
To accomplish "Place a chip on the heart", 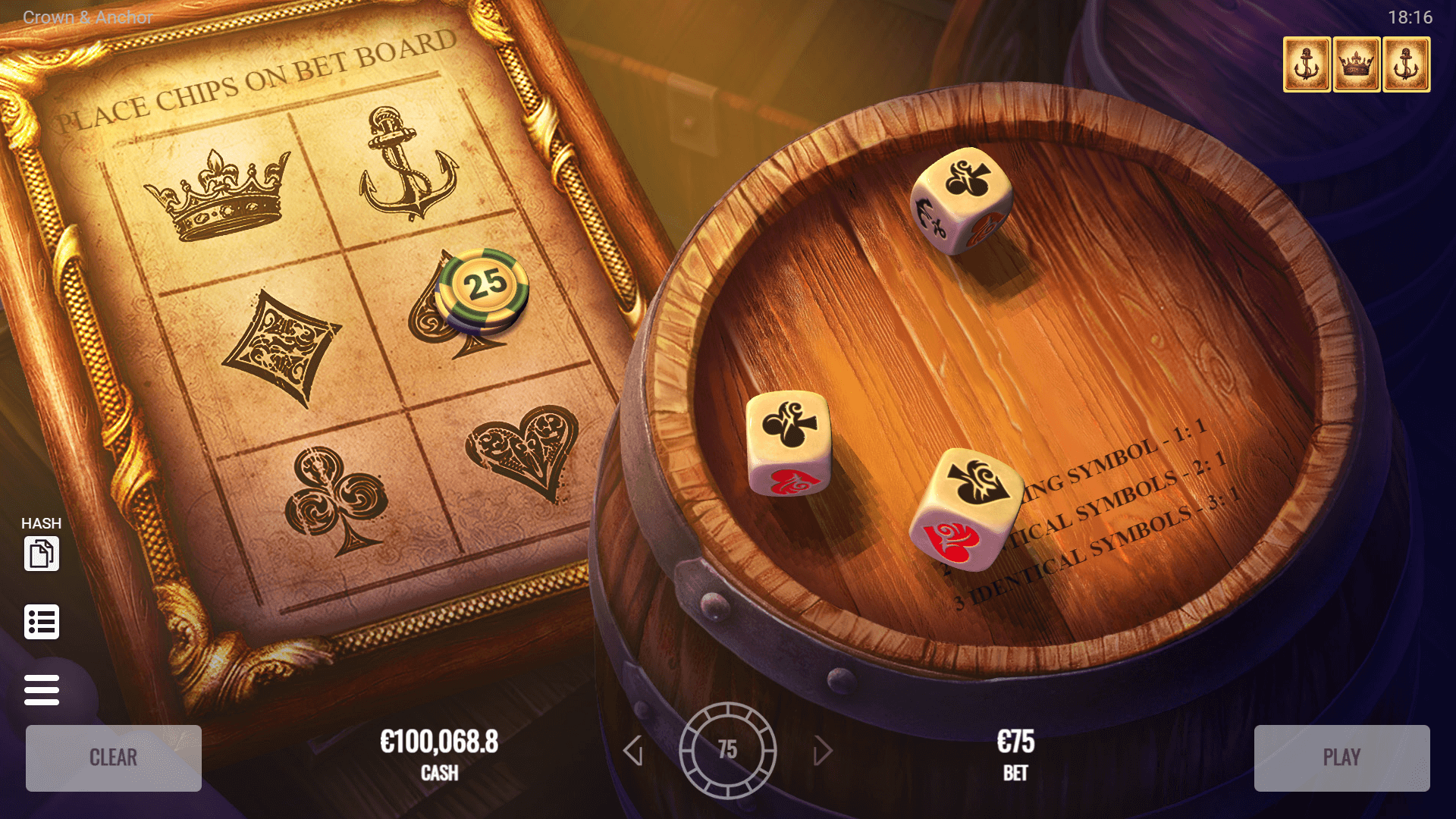I will pos(523,449).
